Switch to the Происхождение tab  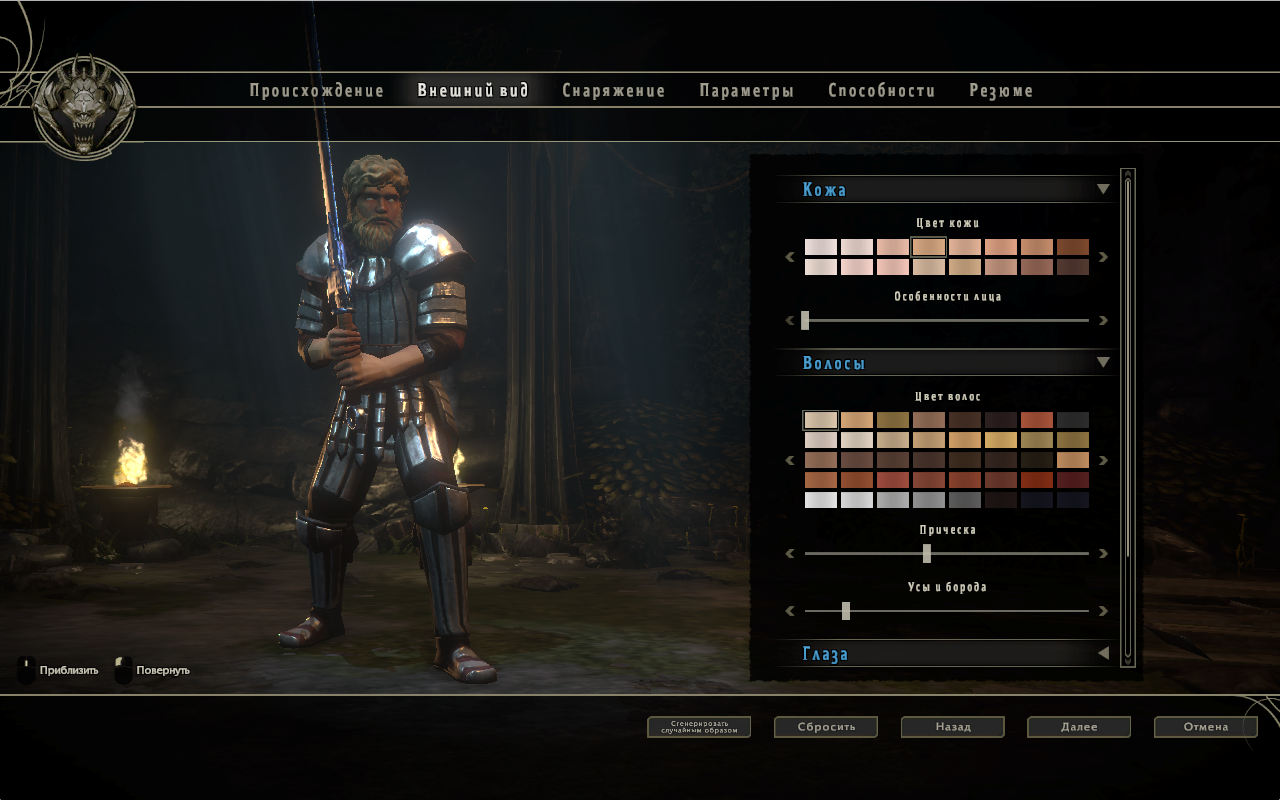coord(316,91)
